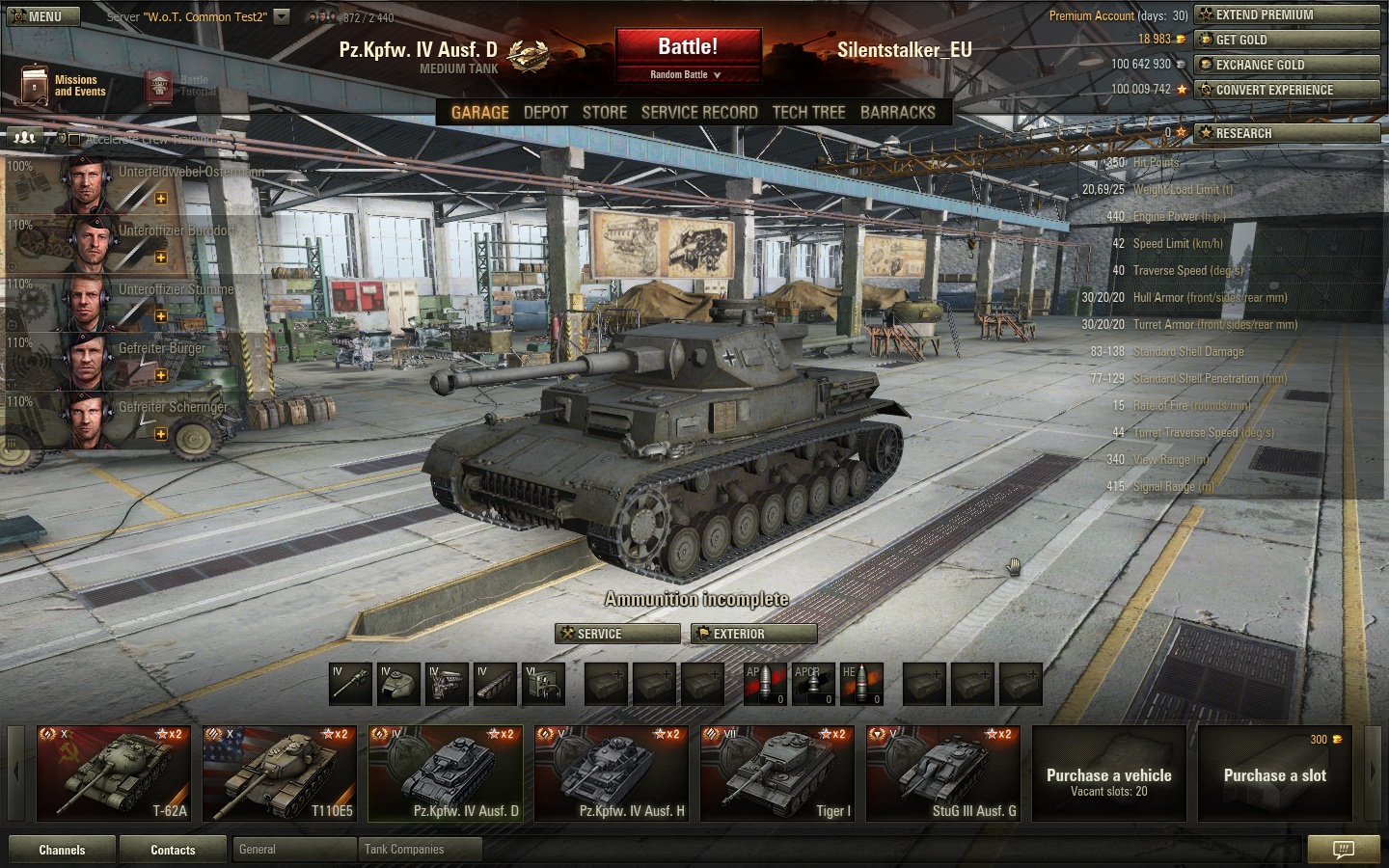The image size is (1389, 868).
Task: Click Convert Experience button
Action: coord(1286,90)
